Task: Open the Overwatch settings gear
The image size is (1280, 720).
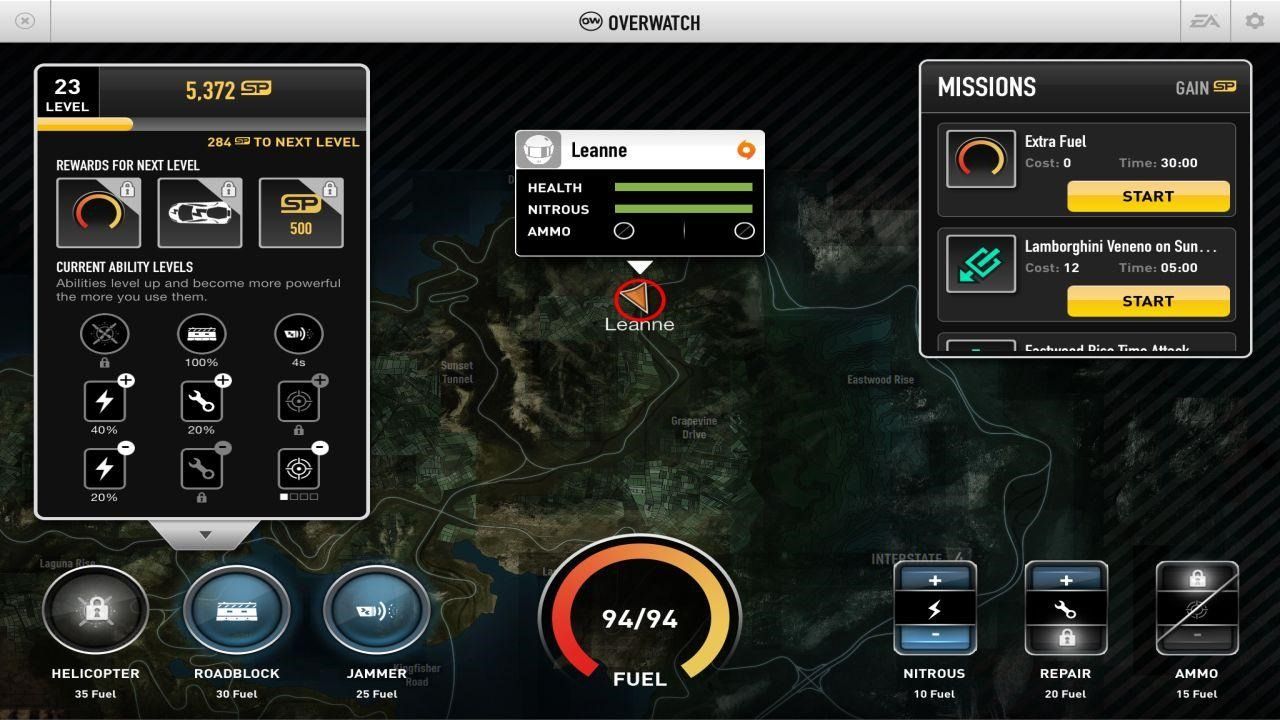Action: tap(1253, 21)
